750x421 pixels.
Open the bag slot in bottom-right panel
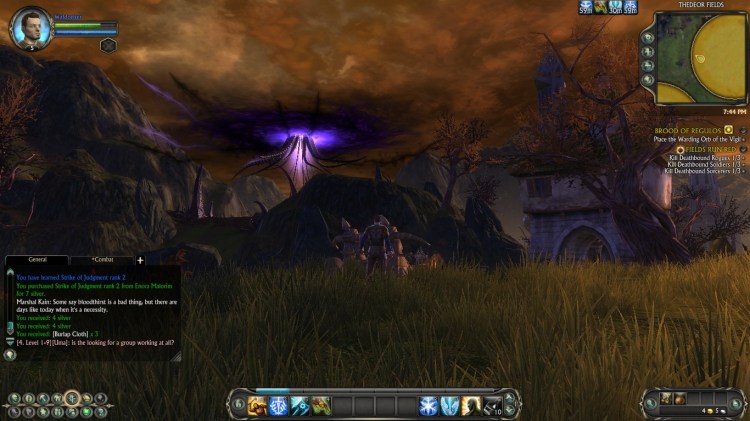click(666, 399)
